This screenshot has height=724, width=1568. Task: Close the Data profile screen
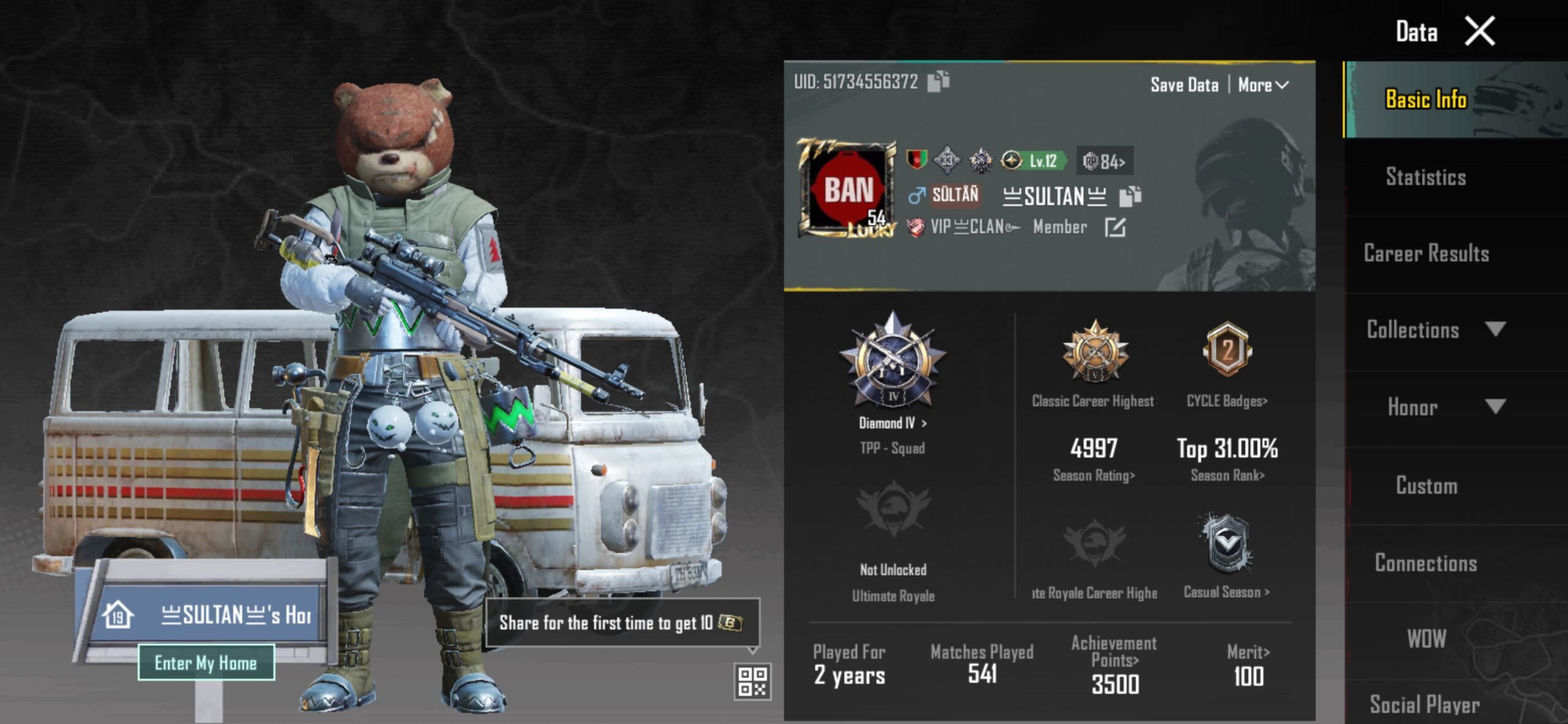click(x=1479, y=32)
